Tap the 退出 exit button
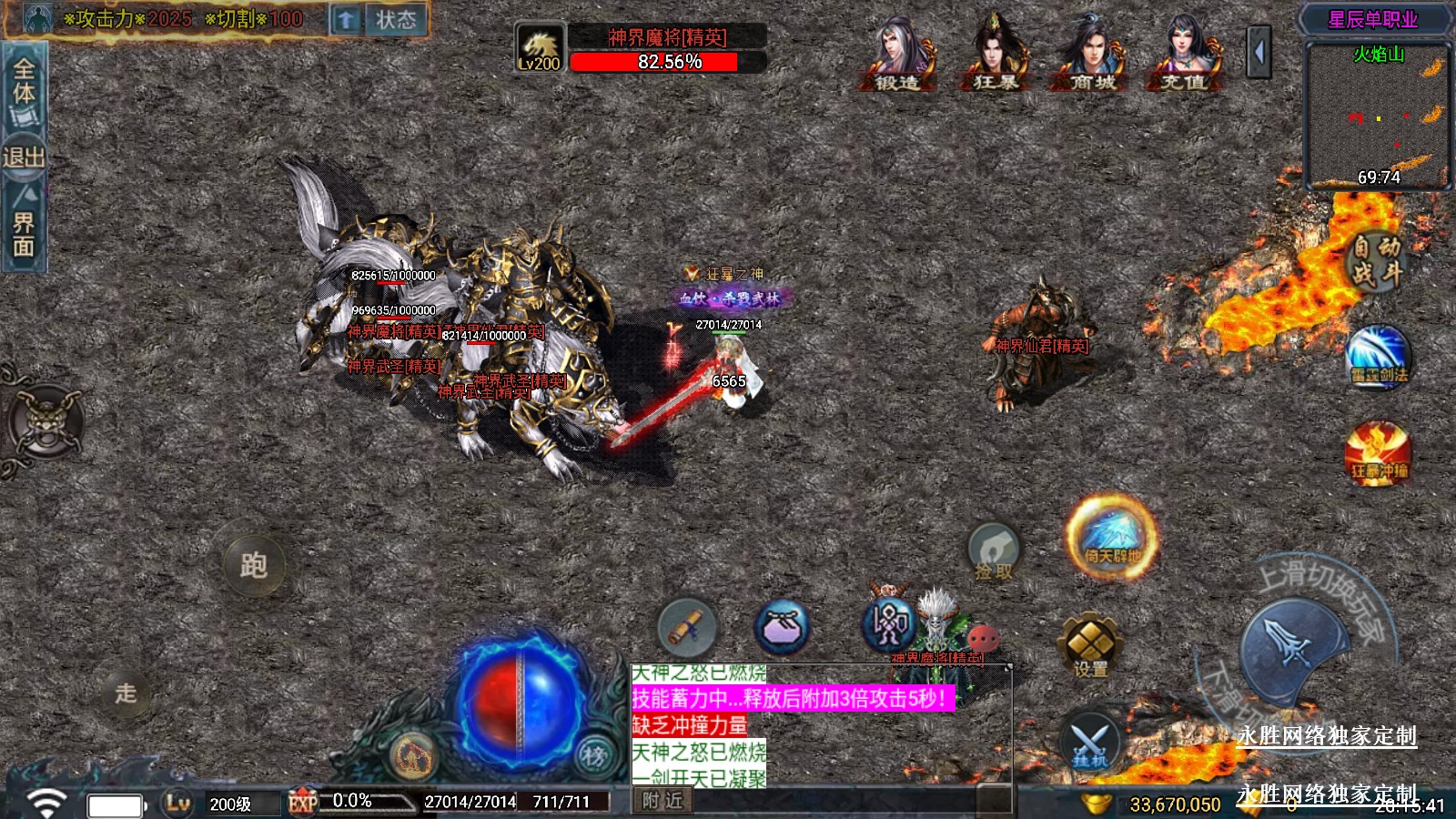Viewport: 1456px width, 819px height. pos(24,157)
